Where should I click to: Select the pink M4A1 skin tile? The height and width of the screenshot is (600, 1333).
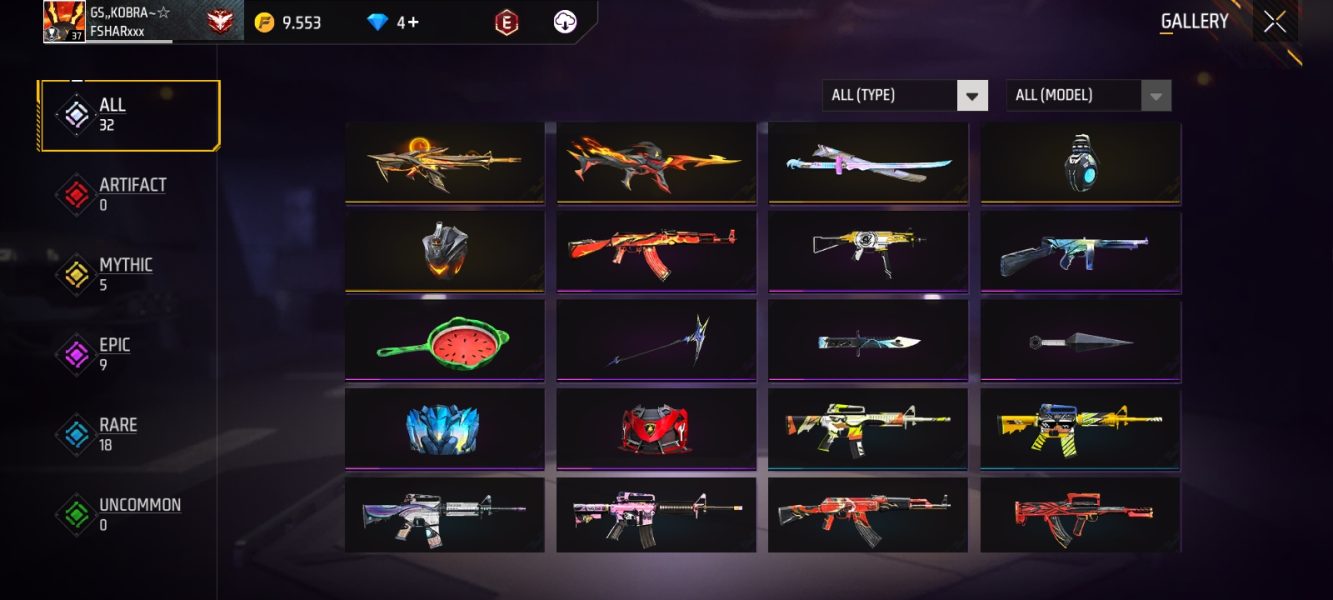point(656,514)
